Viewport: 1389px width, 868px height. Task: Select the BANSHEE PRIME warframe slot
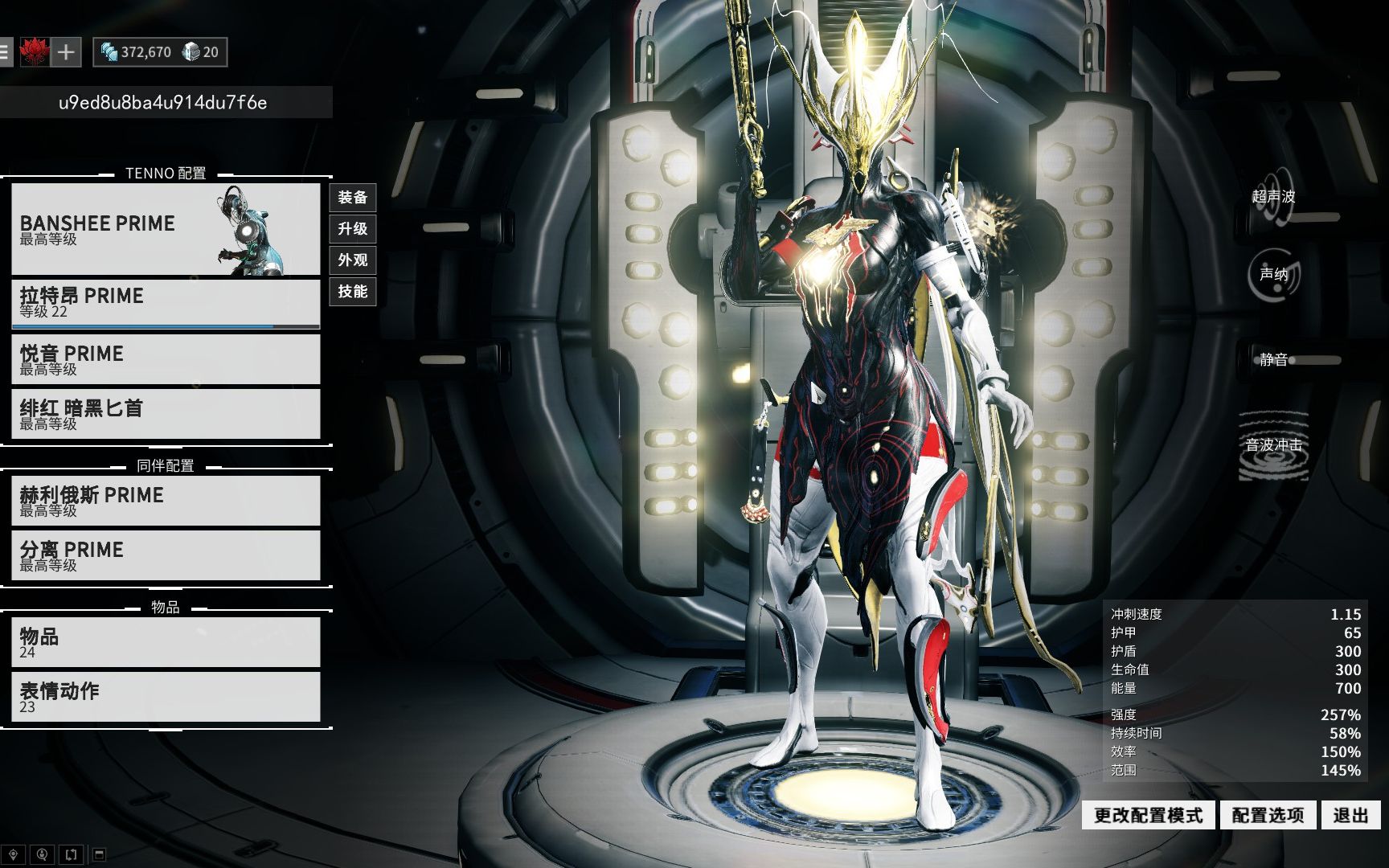pos(166,229)
